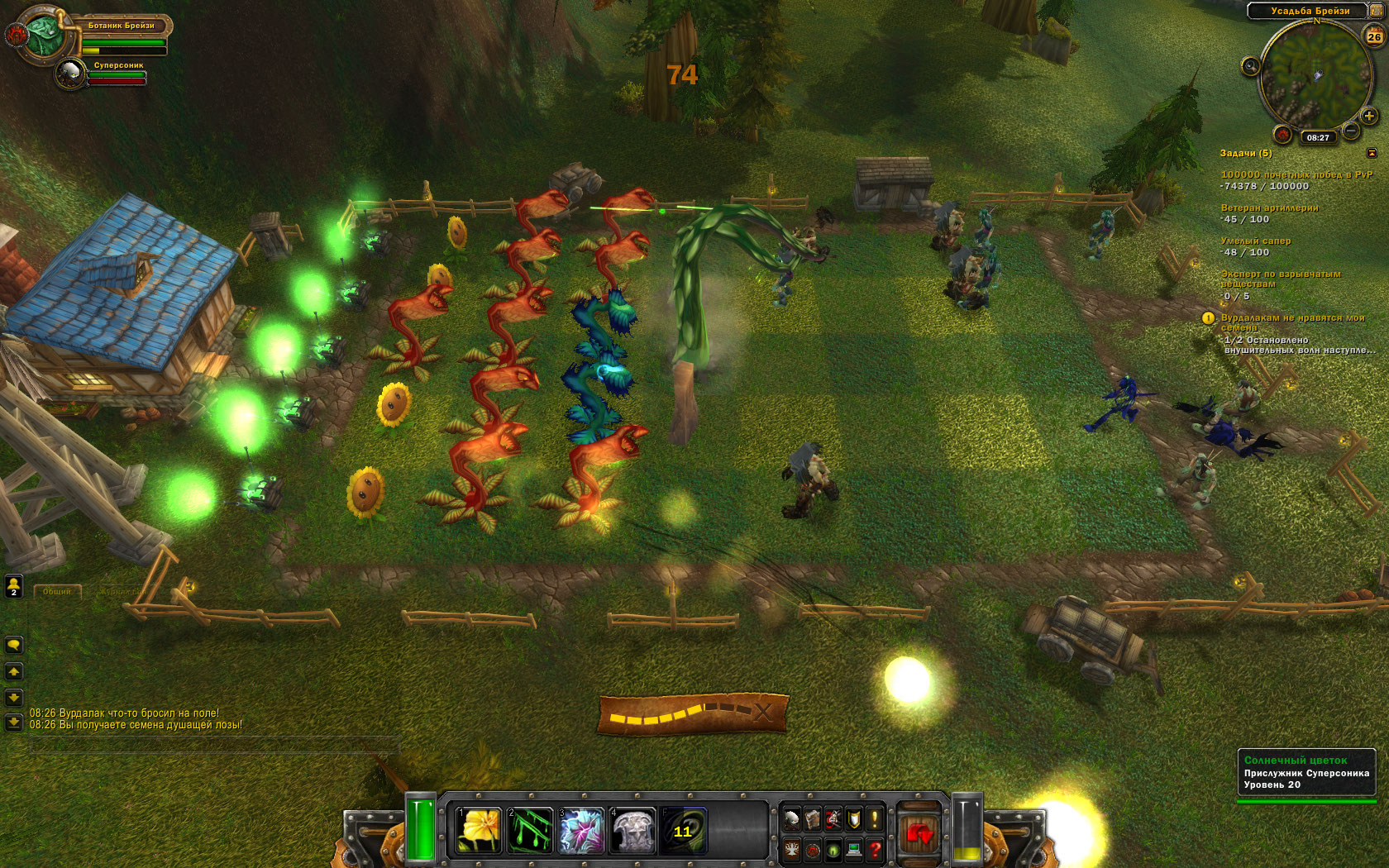Open the calendar showing day 26
This screenshot has height=868, width=1389.
[1374, 36]
